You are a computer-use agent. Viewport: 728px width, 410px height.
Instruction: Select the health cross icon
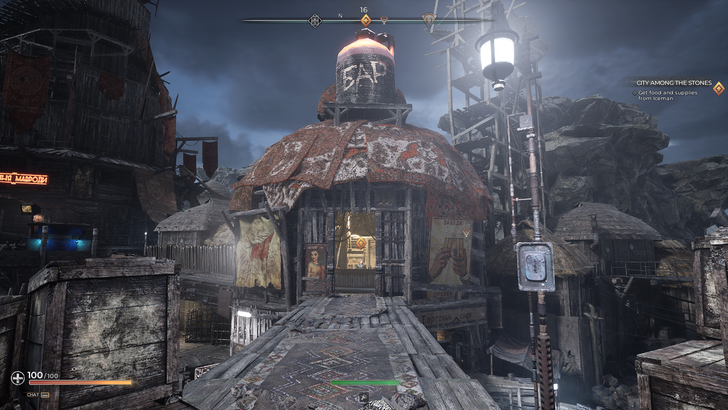tap(17, 378)
